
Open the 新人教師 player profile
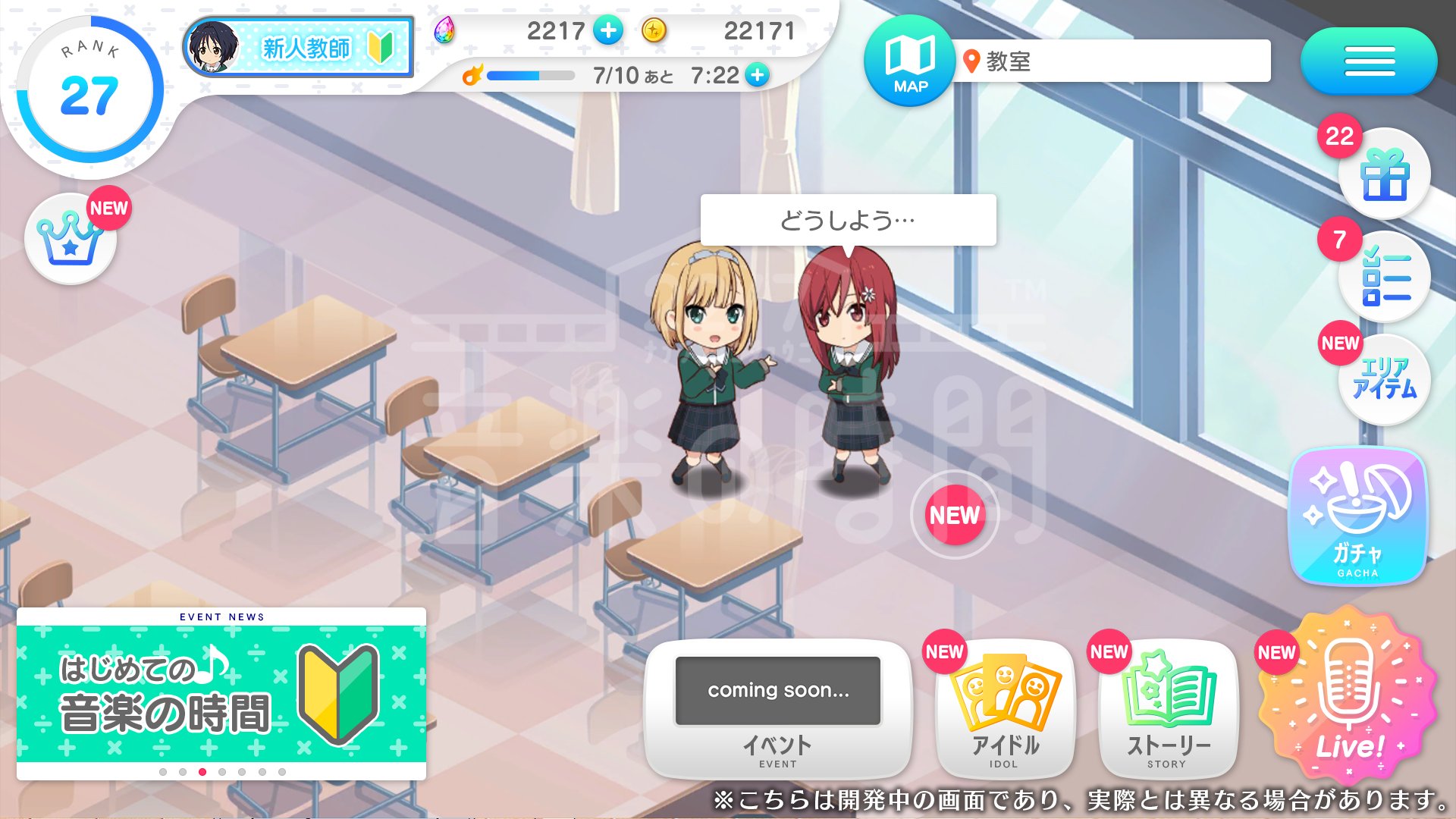pyautogui.click(x=298, y=48)
